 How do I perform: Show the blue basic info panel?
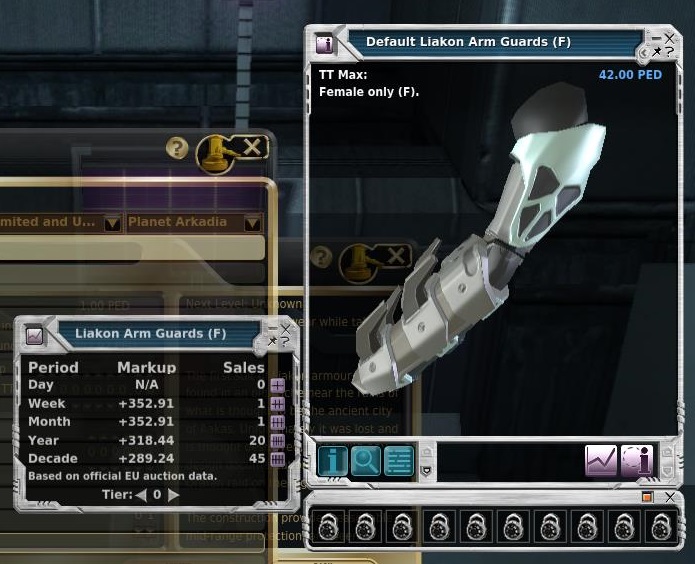click(333, 460)
